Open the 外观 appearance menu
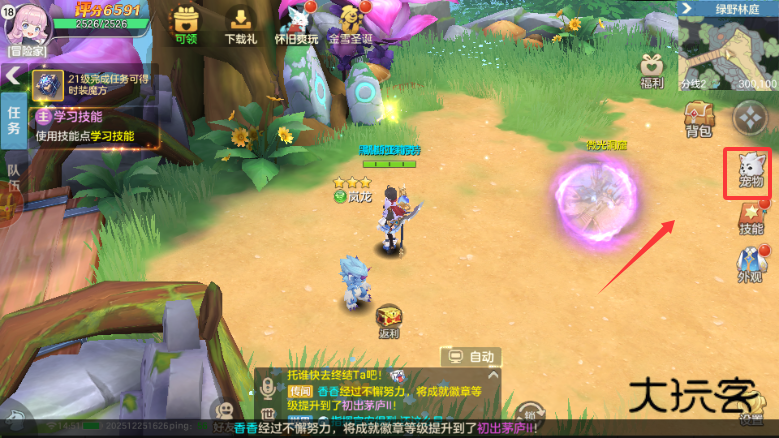 coord(750,266)
